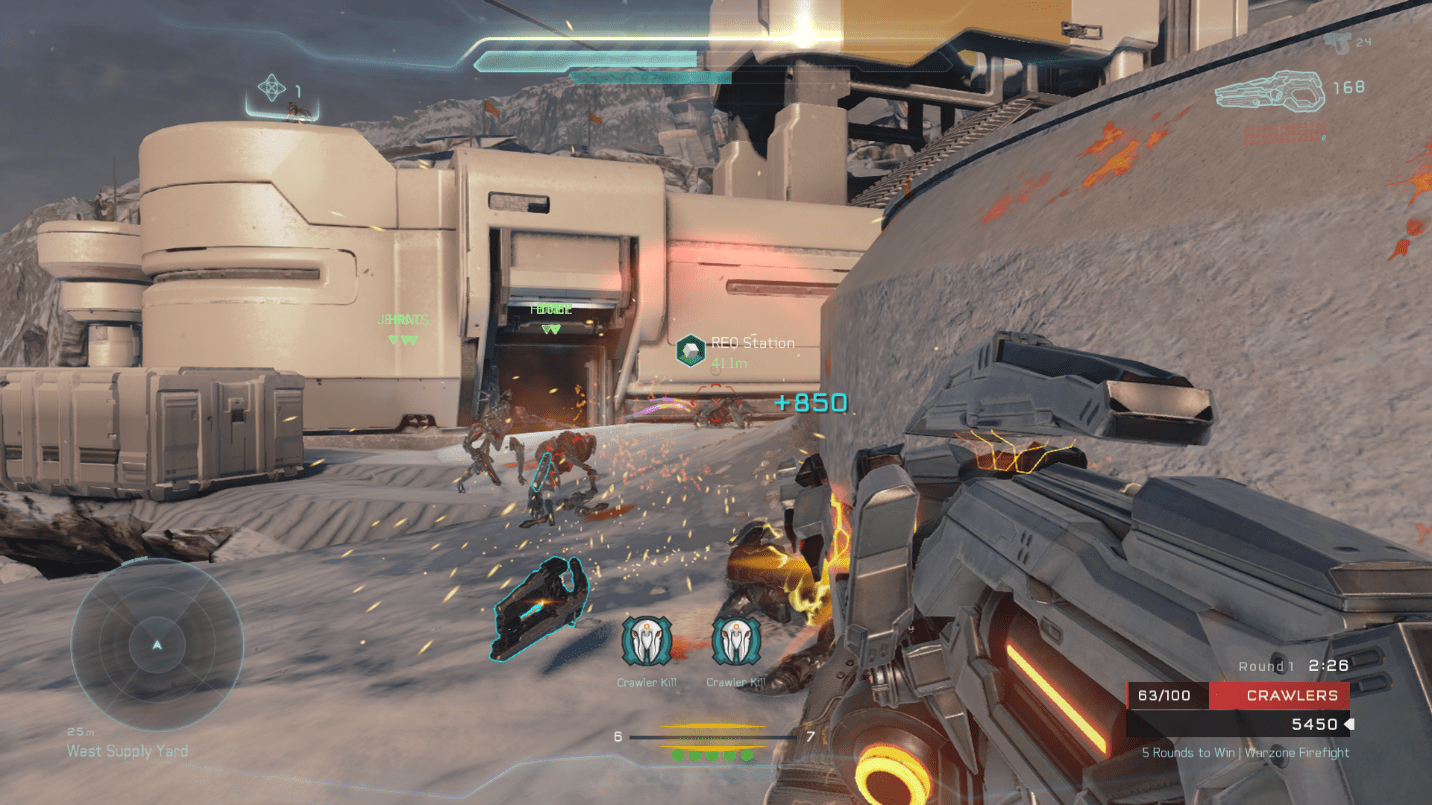Select the secondary sidearm icon
1432x805 pixels.
pyautogui.click(x=1337, y=41)
